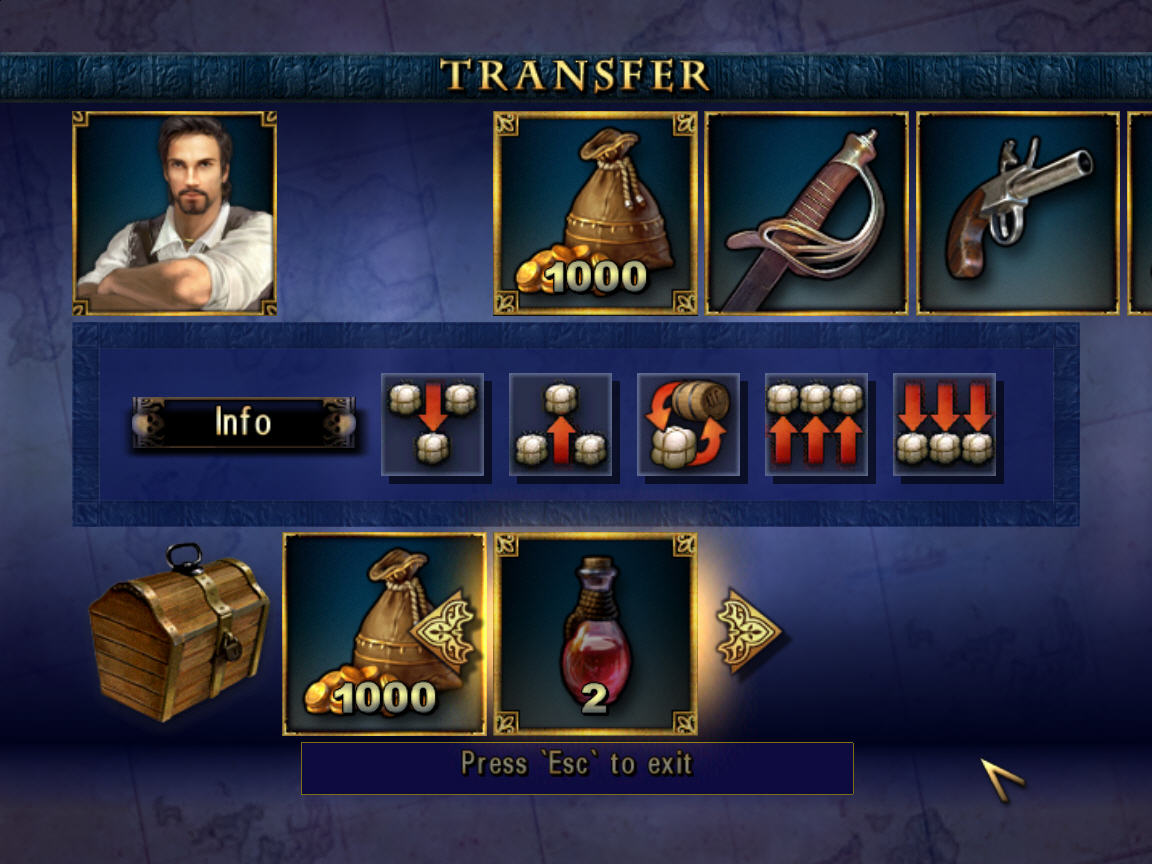
Task: Select the chest's gold bag slot
Action: pyautogui.click(x=360, y=634)
